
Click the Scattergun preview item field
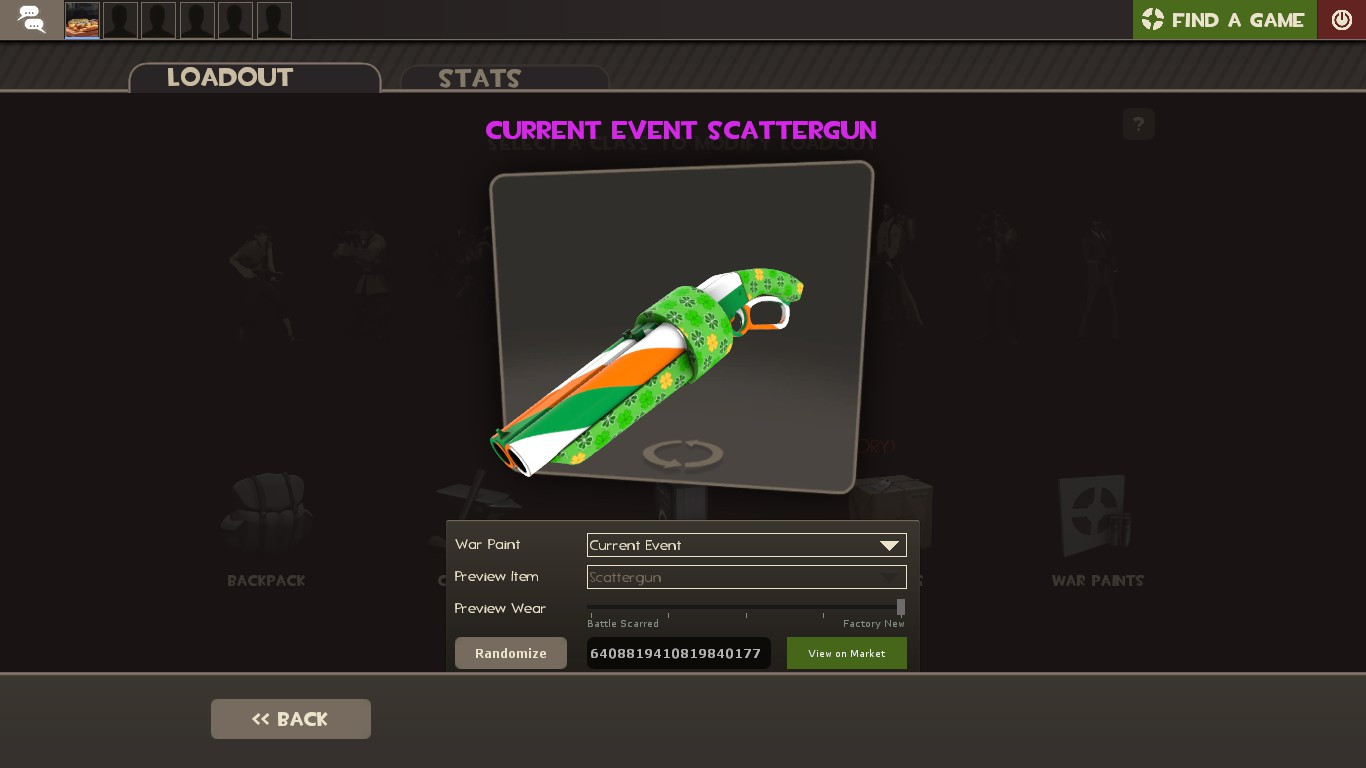pyautogui.click(x=746, y=577)
